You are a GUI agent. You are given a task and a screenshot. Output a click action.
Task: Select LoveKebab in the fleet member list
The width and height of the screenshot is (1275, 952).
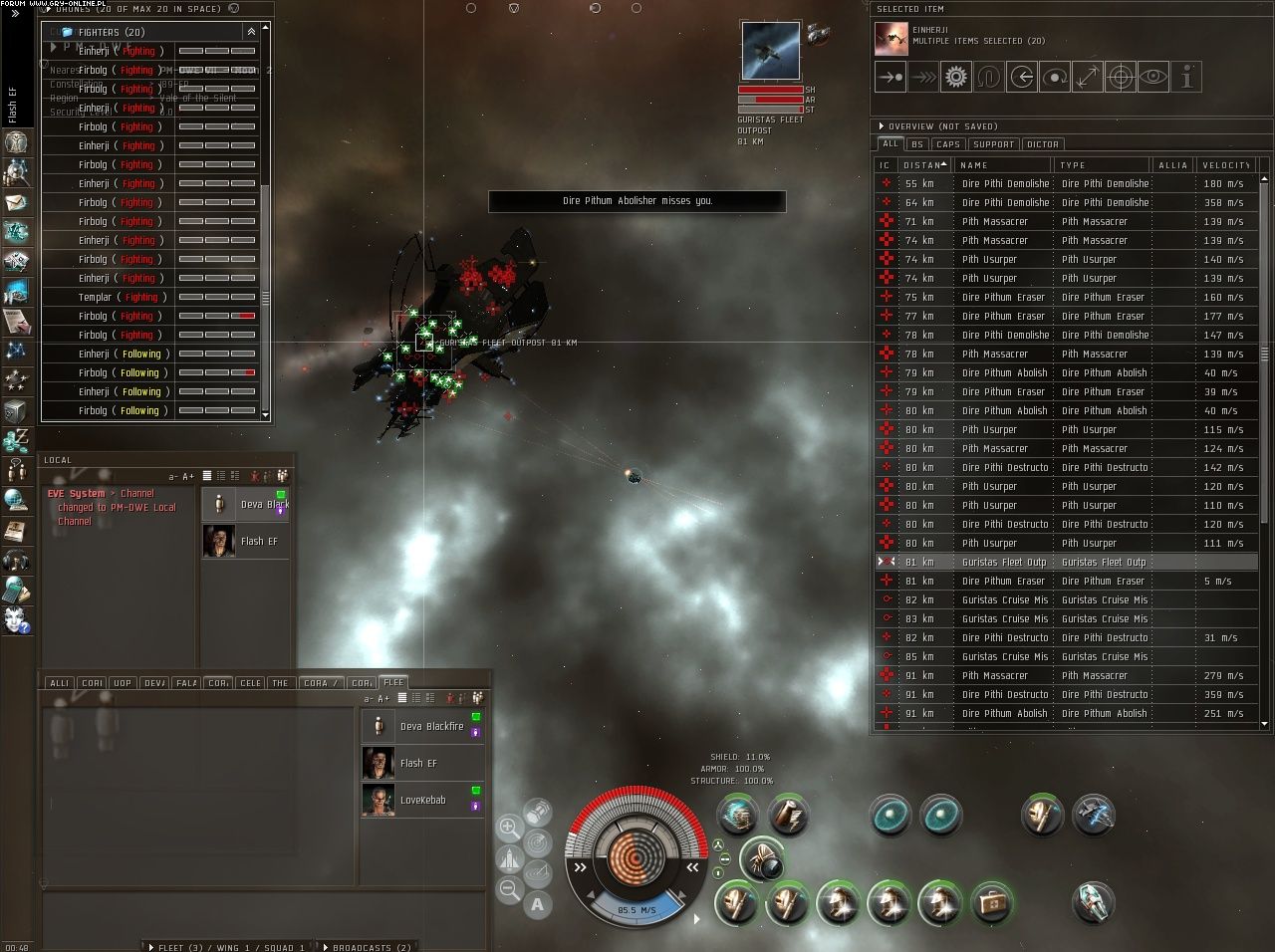coord(422,801)
